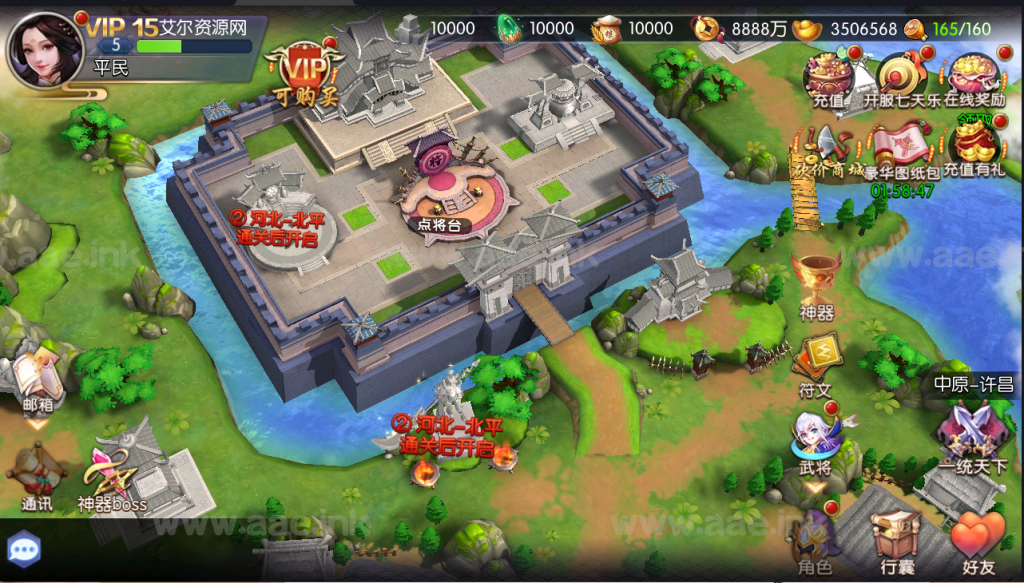Open the 符文 rune menu
The image size is (1024, 583).
[816, 361]
